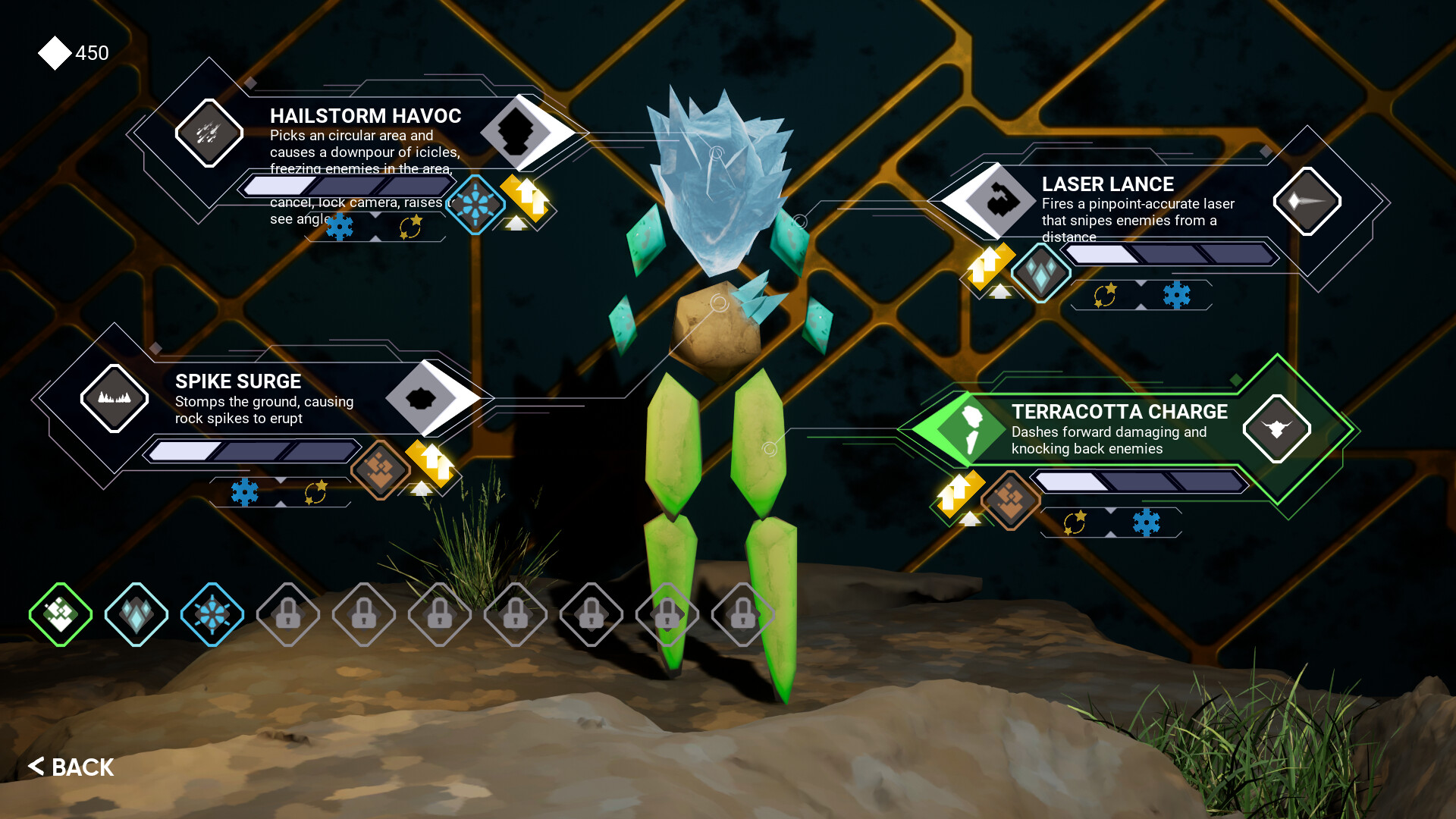Click the yellow upgrade arrows on Terracotta Charge
Screen dimensions: 1456x819
point(959,494)
